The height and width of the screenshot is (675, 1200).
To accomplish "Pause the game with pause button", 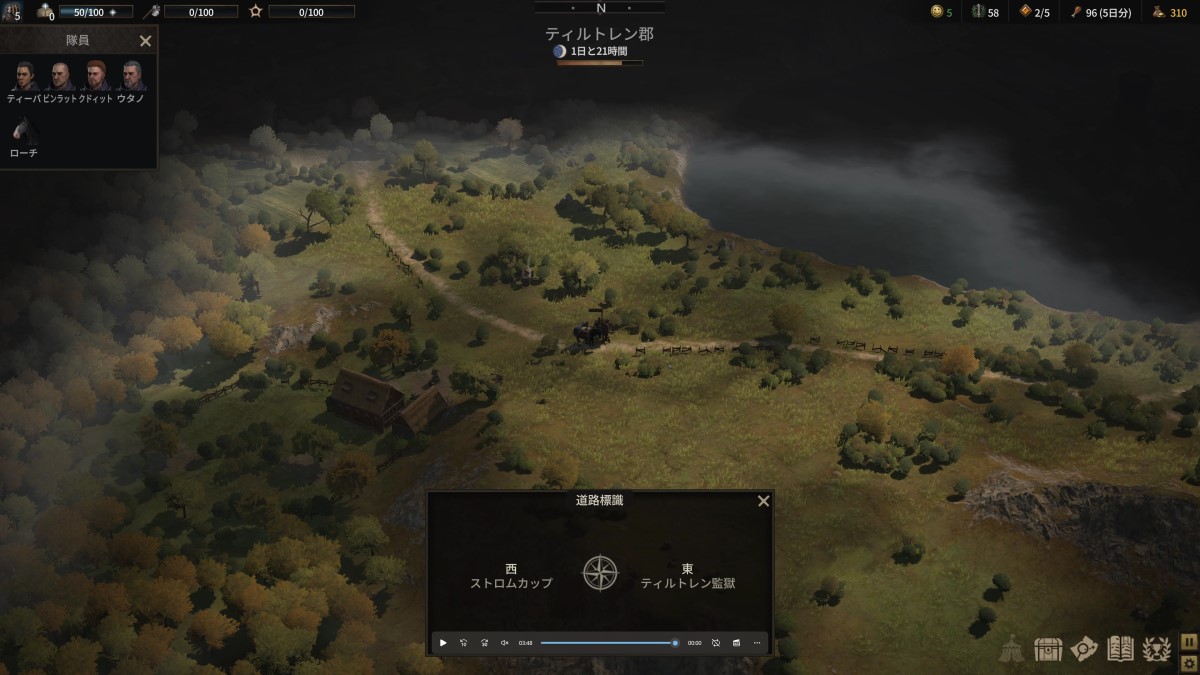I will pos(1189,640).
